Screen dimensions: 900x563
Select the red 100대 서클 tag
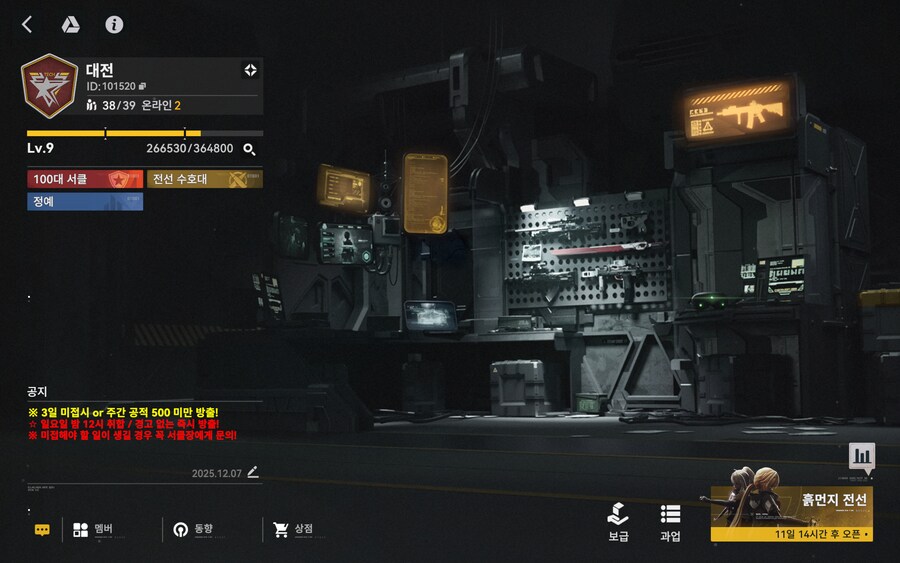[85, 179]
